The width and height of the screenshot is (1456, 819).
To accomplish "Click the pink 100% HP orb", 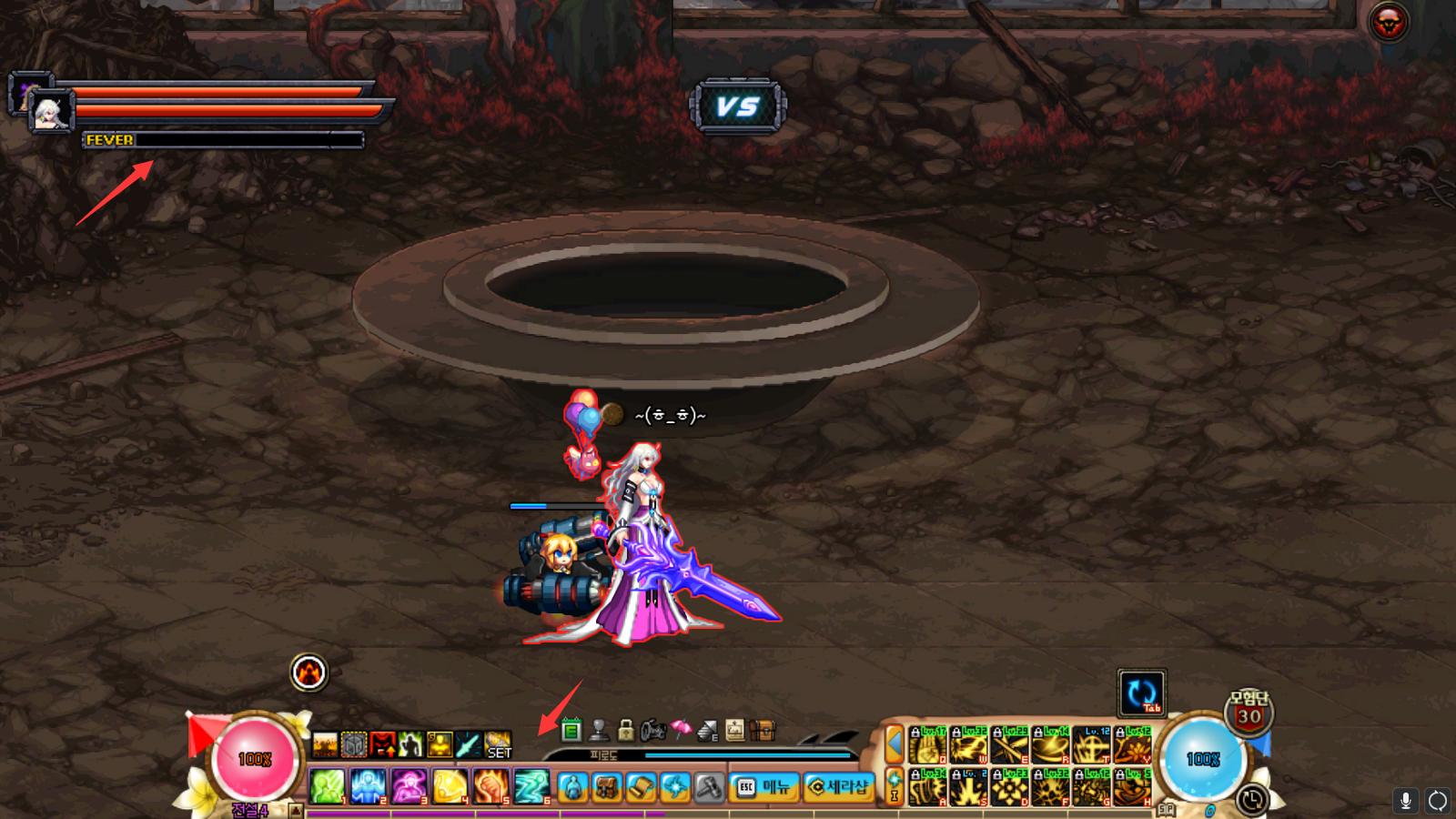I will (x=255, y=757).
